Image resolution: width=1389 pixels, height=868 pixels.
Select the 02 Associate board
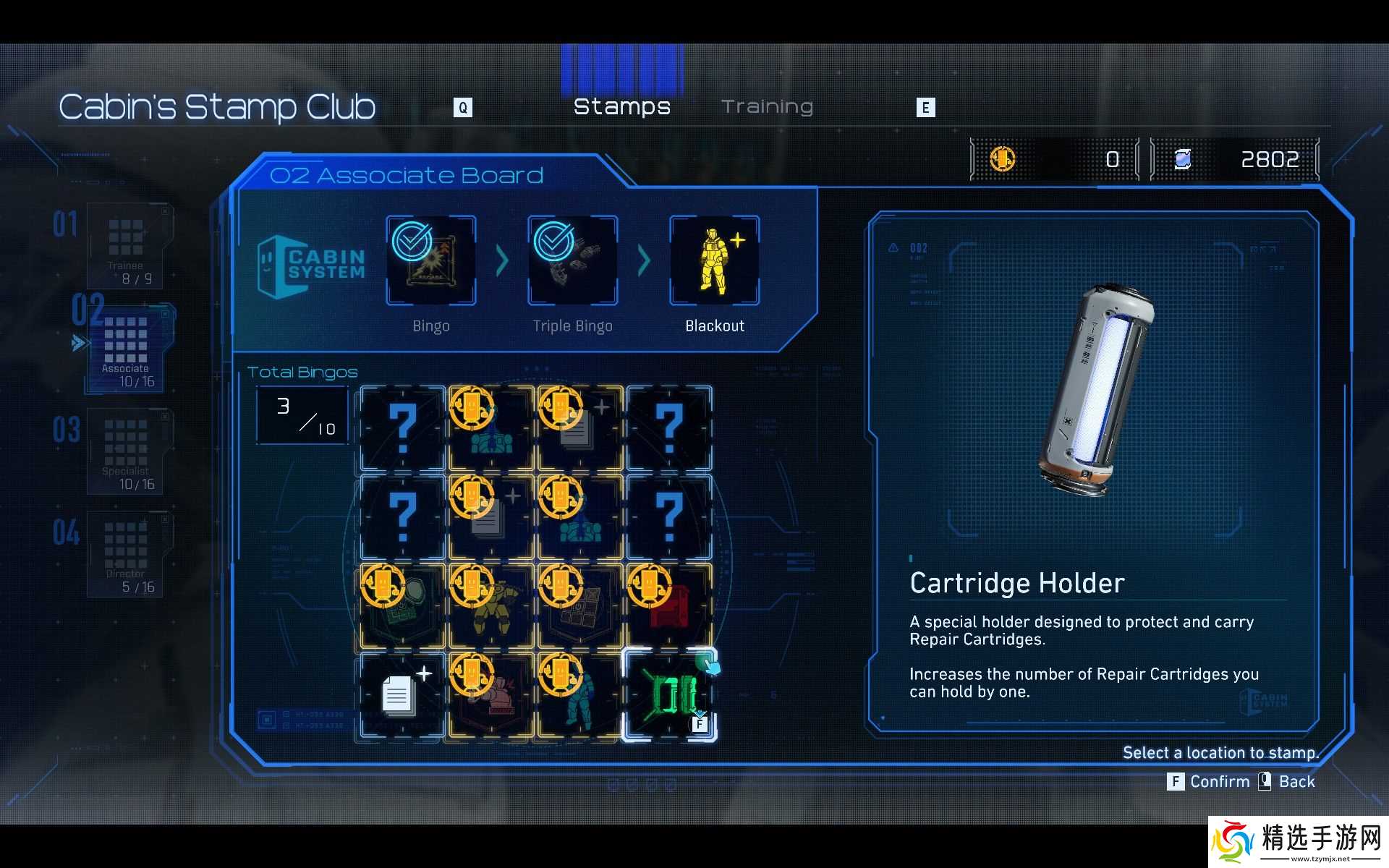(x=127, y=349)
